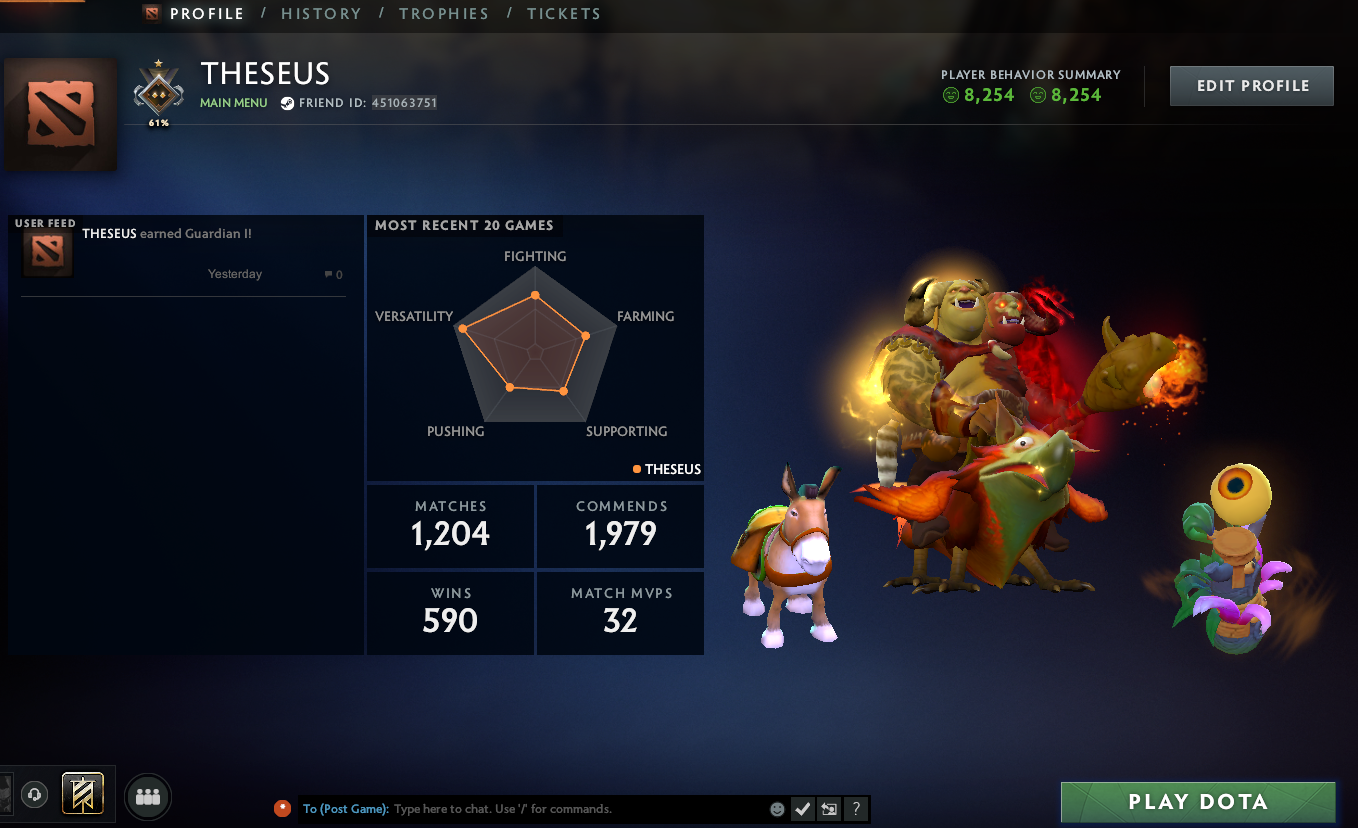1358x828 pixels.
Task: Click the Dota 2 logo in the top navigation
Action: click(153, 13)
